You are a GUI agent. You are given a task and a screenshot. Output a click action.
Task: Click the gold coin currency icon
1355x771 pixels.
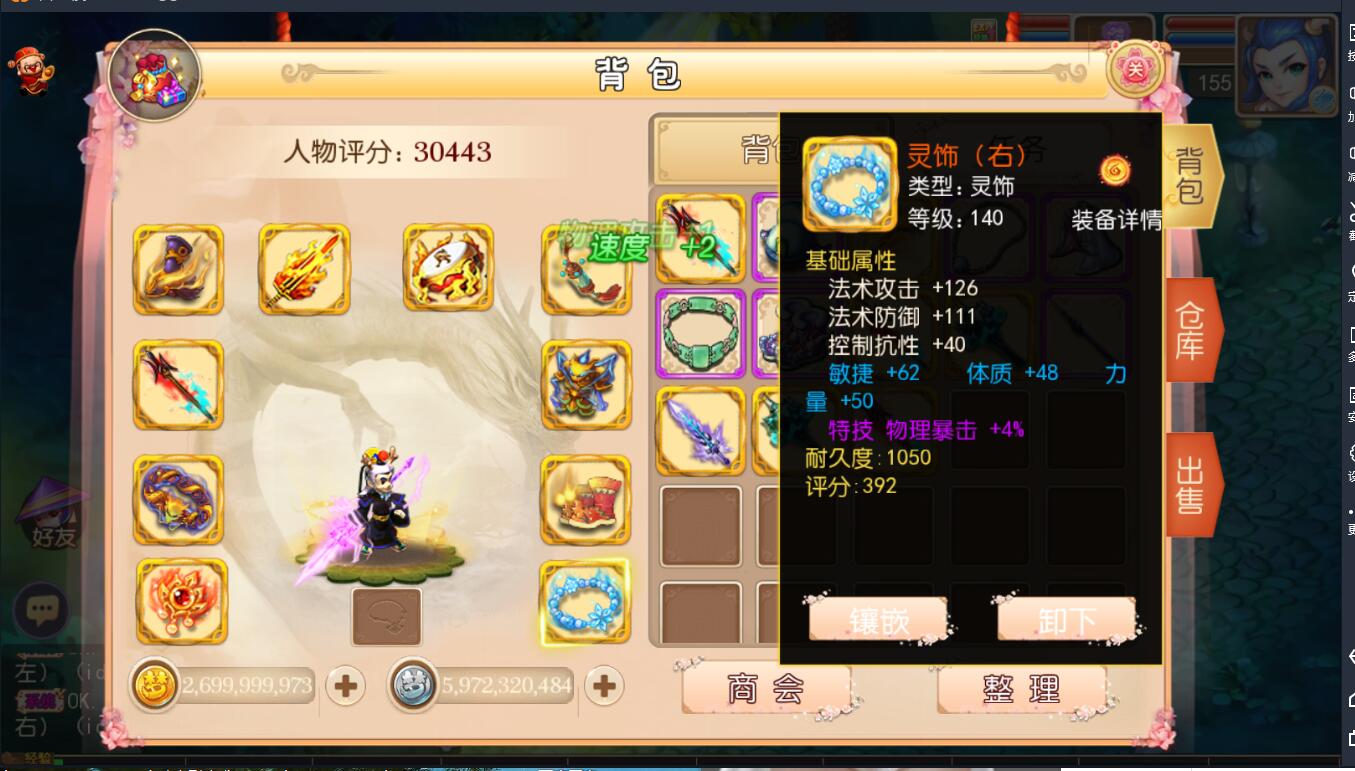(x=155, y=686)
